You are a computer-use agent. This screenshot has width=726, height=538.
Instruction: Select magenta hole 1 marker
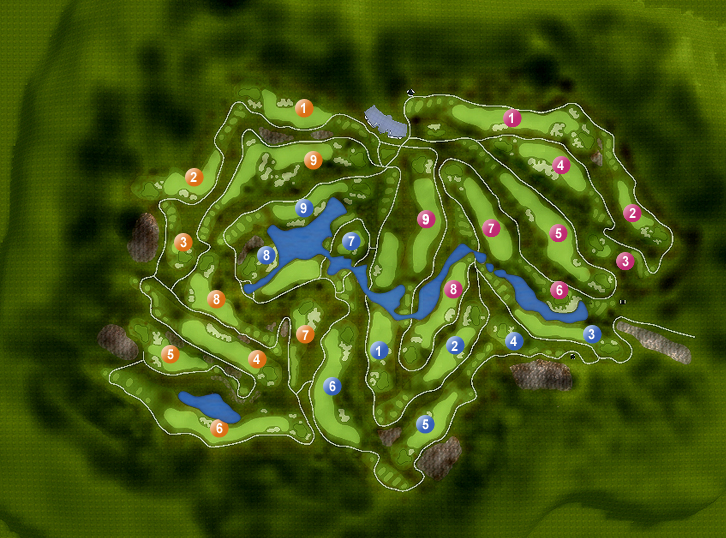[x=512, y=118]
